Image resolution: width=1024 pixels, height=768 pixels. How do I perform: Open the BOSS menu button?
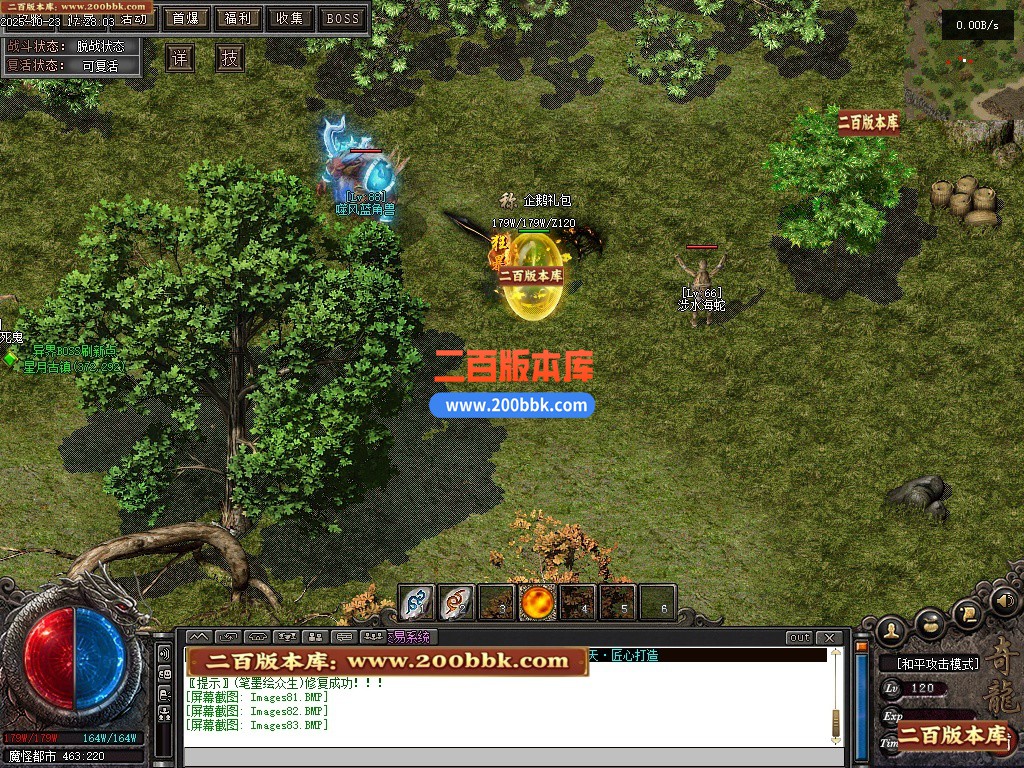tap(342, 18)
